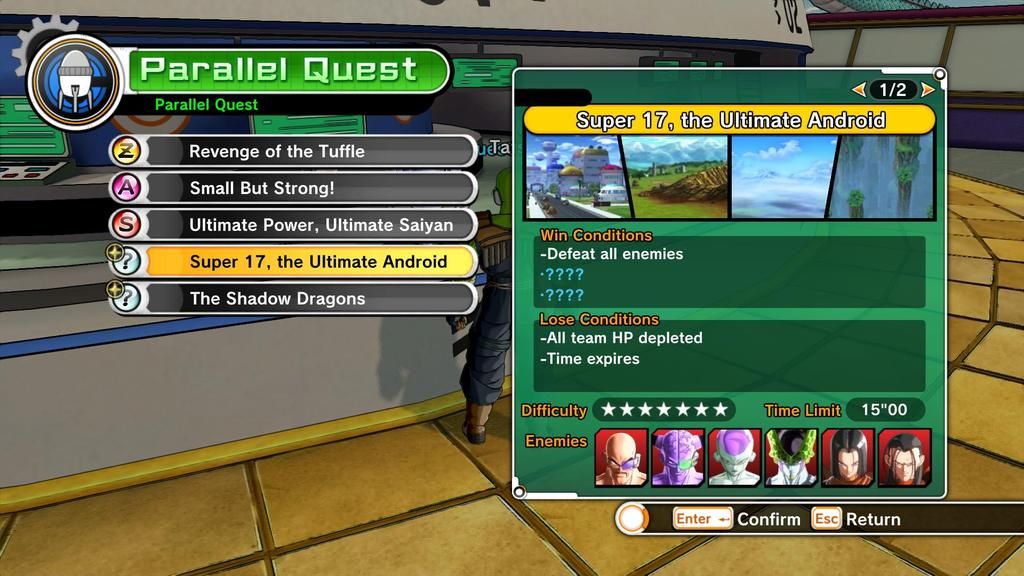
Task: Click the Confirm button
Action: point(738,519)
